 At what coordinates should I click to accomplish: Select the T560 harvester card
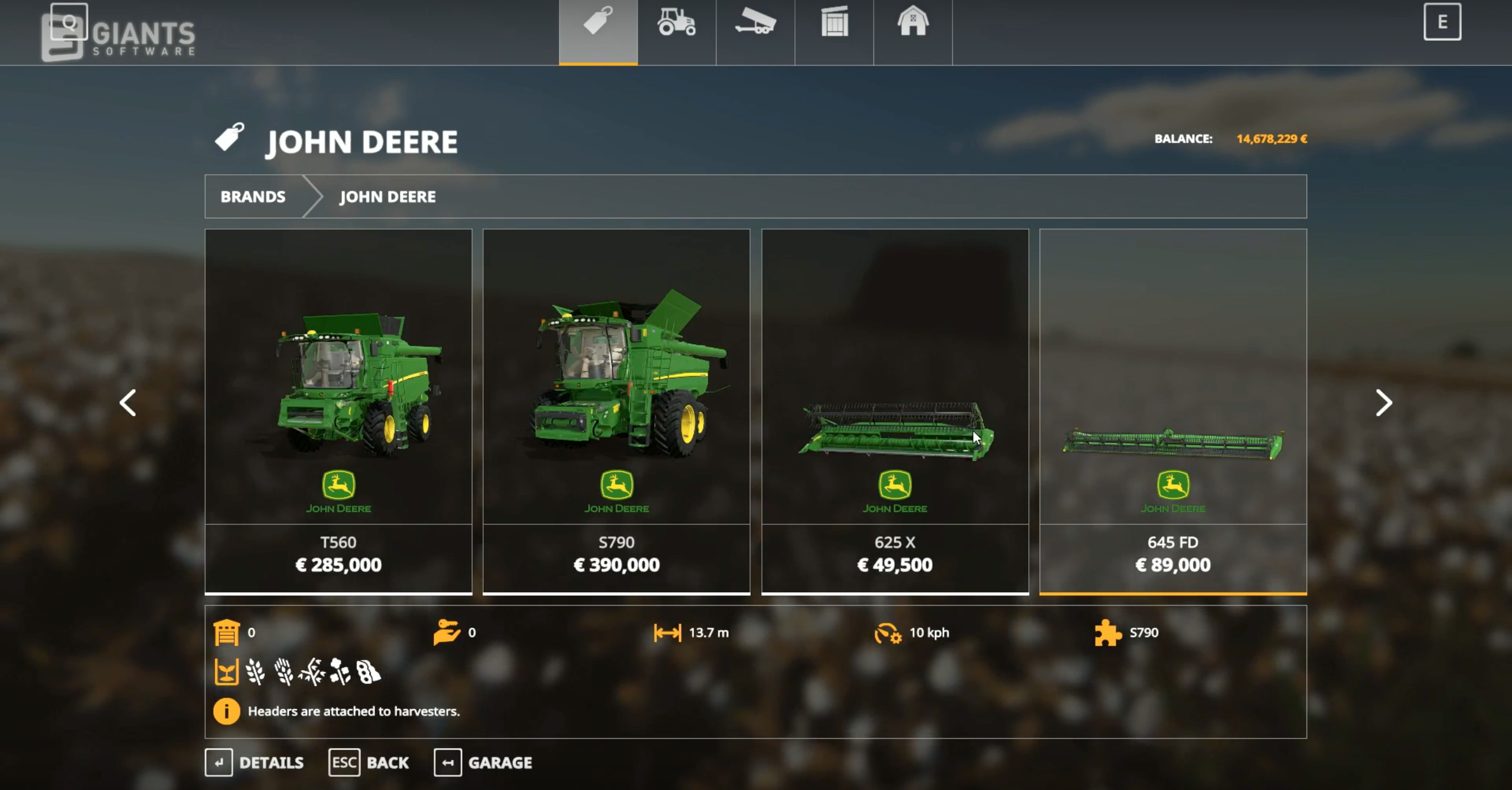tap(338, 410)
